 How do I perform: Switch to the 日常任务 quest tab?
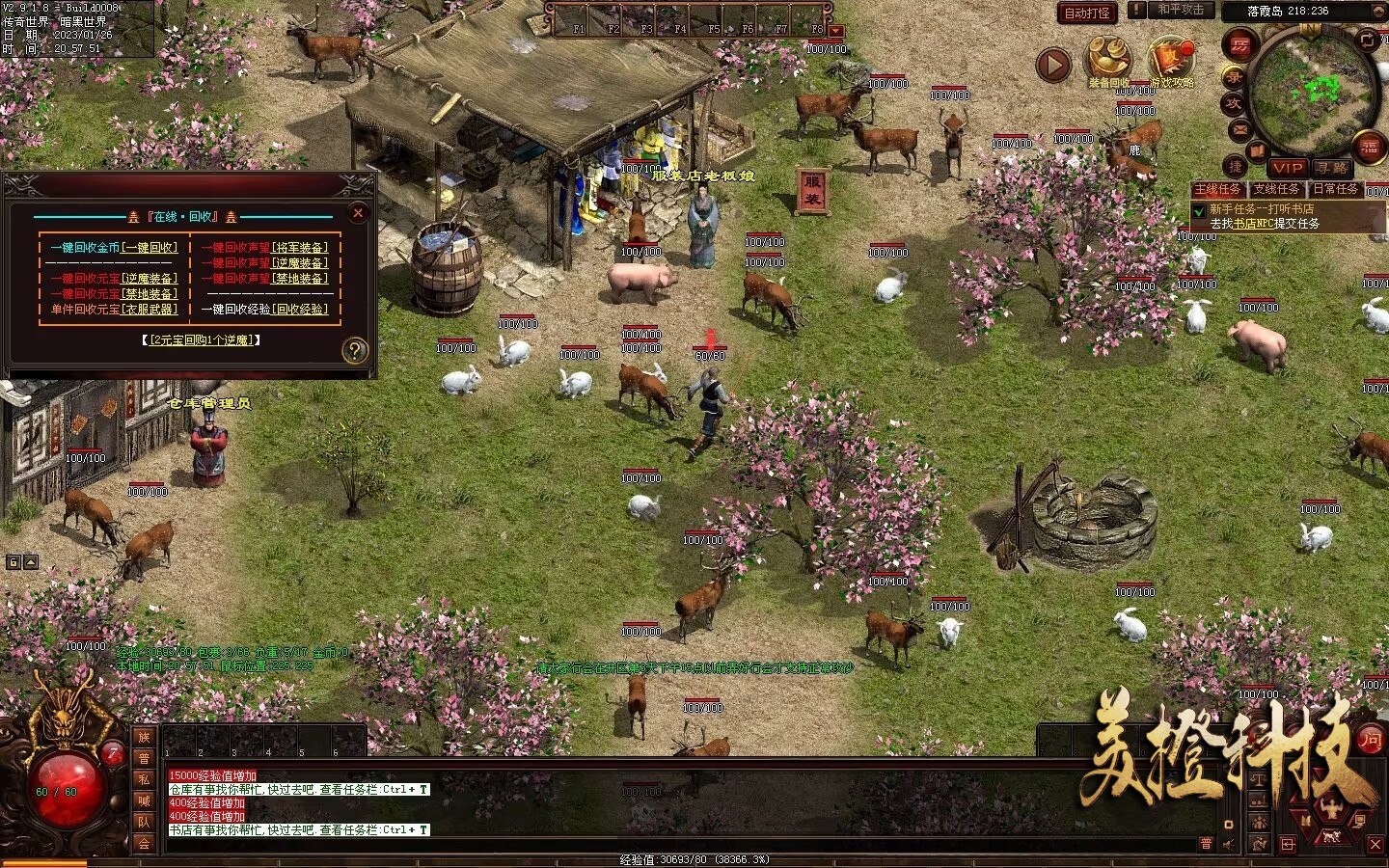coord(1336,189)
